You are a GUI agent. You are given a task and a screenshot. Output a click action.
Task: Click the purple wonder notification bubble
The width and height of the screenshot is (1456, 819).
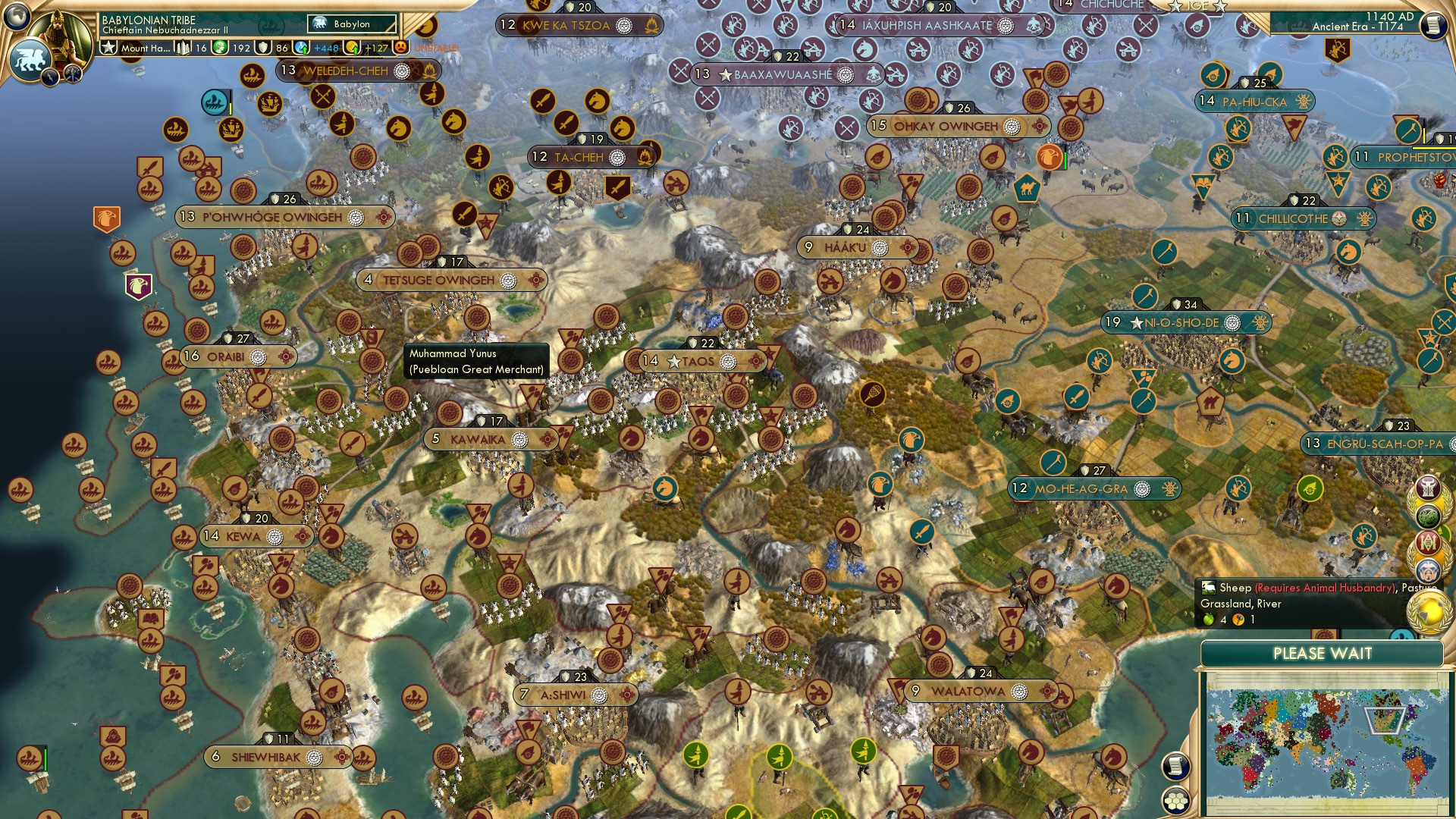(x=1427, y=487)
